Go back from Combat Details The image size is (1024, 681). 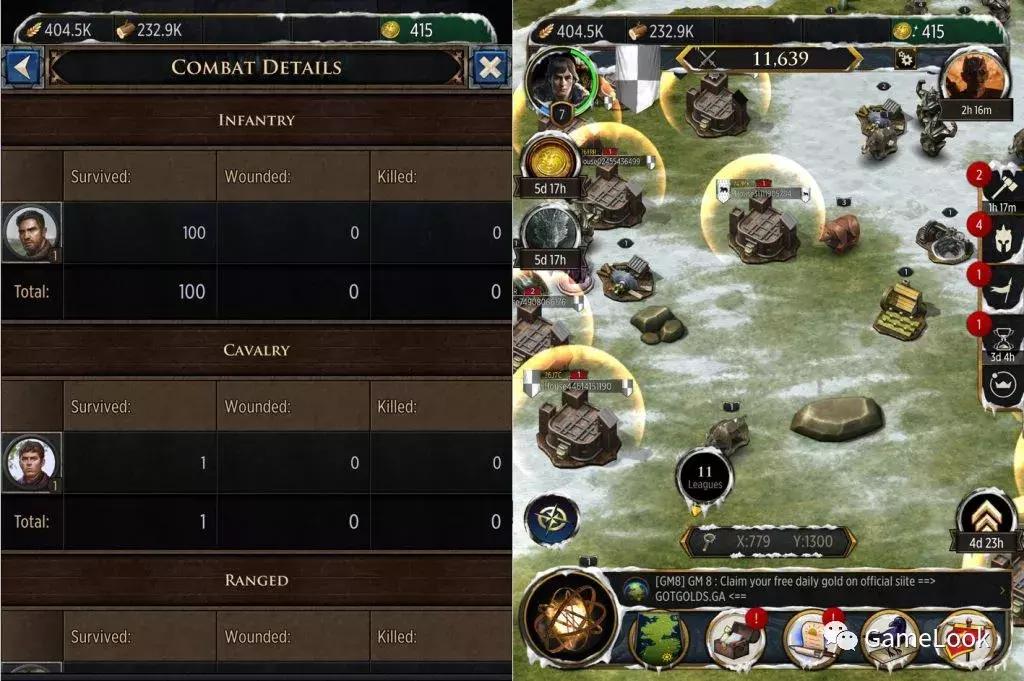click(22, 68)
